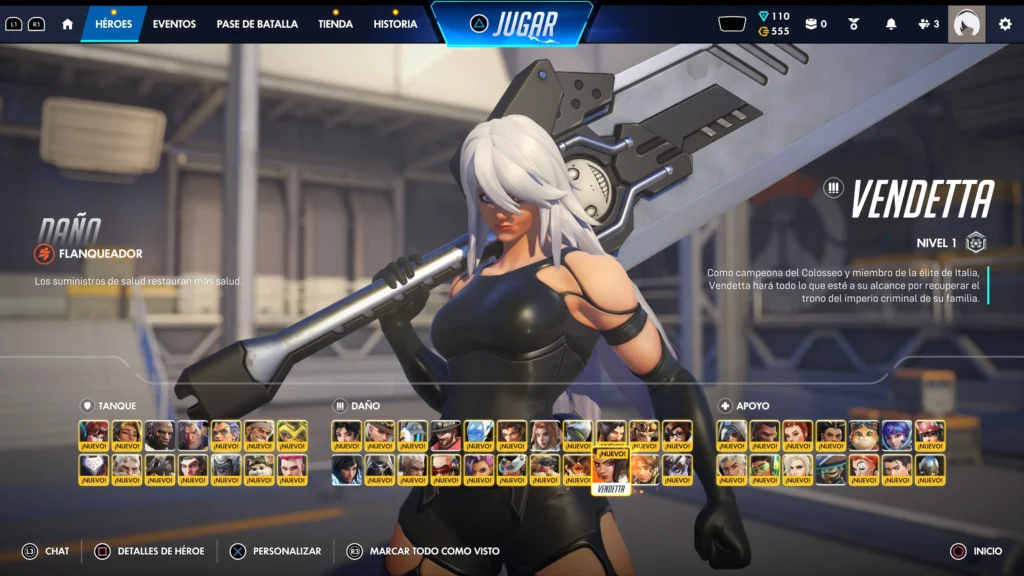
Task: Select Echo's blue-white damage portrait
Action: click(479, 435)
